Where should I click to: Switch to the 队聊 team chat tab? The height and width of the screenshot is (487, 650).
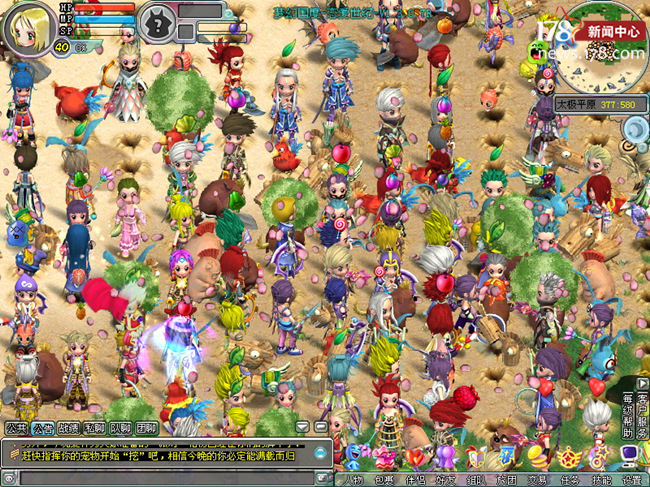pyautogui.click(x=120, y=428)
